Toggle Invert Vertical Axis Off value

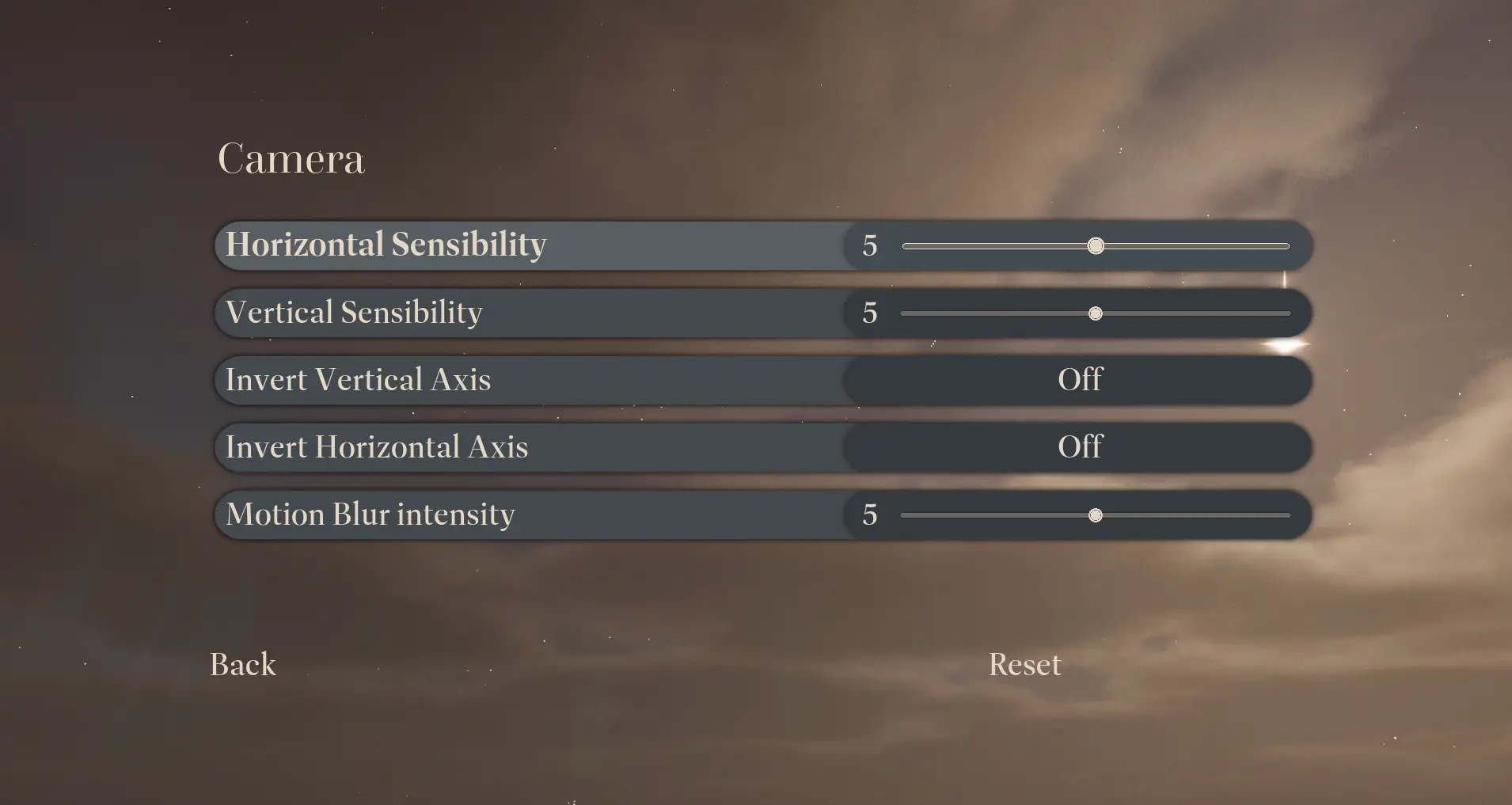point(1080,380)
